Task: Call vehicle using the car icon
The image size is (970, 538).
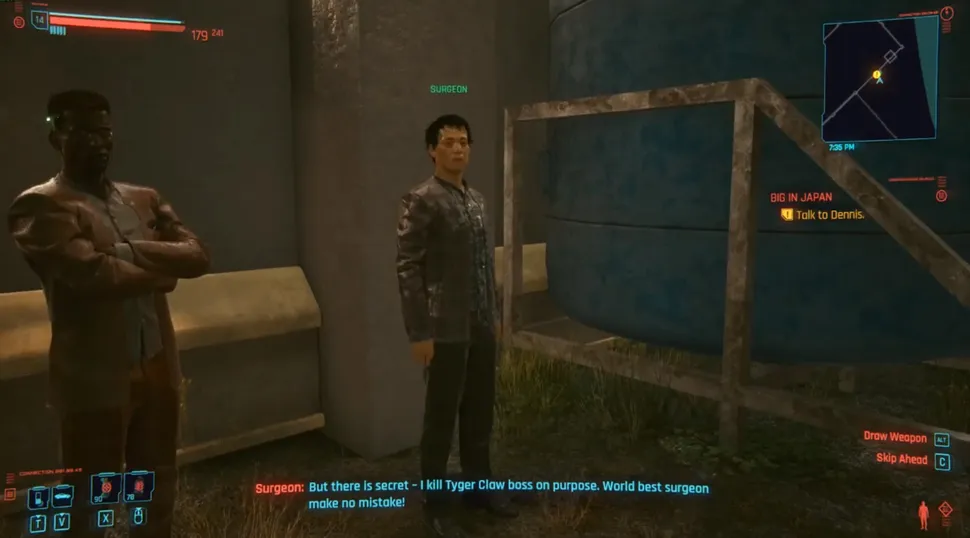Action: 61,496
